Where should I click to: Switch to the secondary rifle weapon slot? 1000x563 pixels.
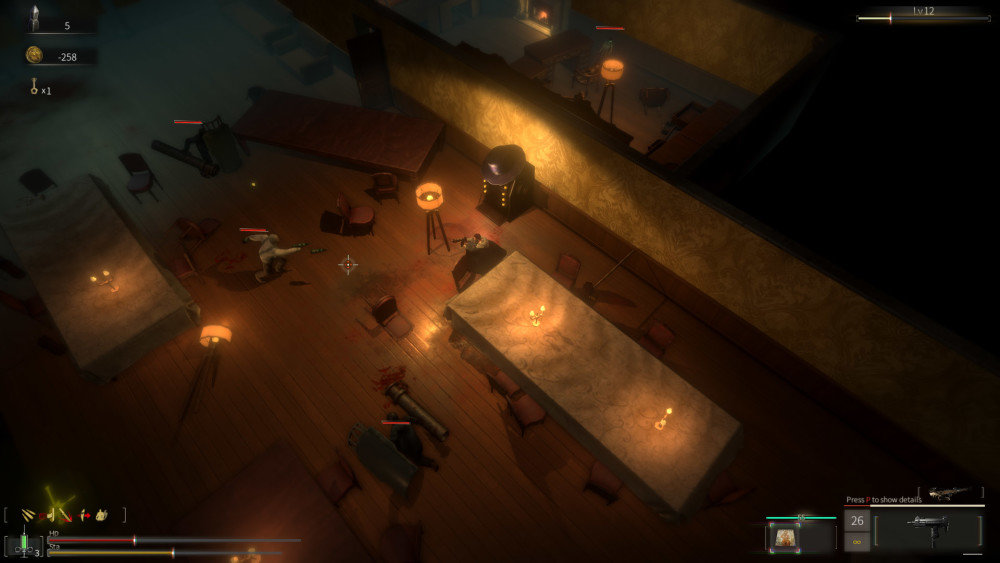click(948, 493)
